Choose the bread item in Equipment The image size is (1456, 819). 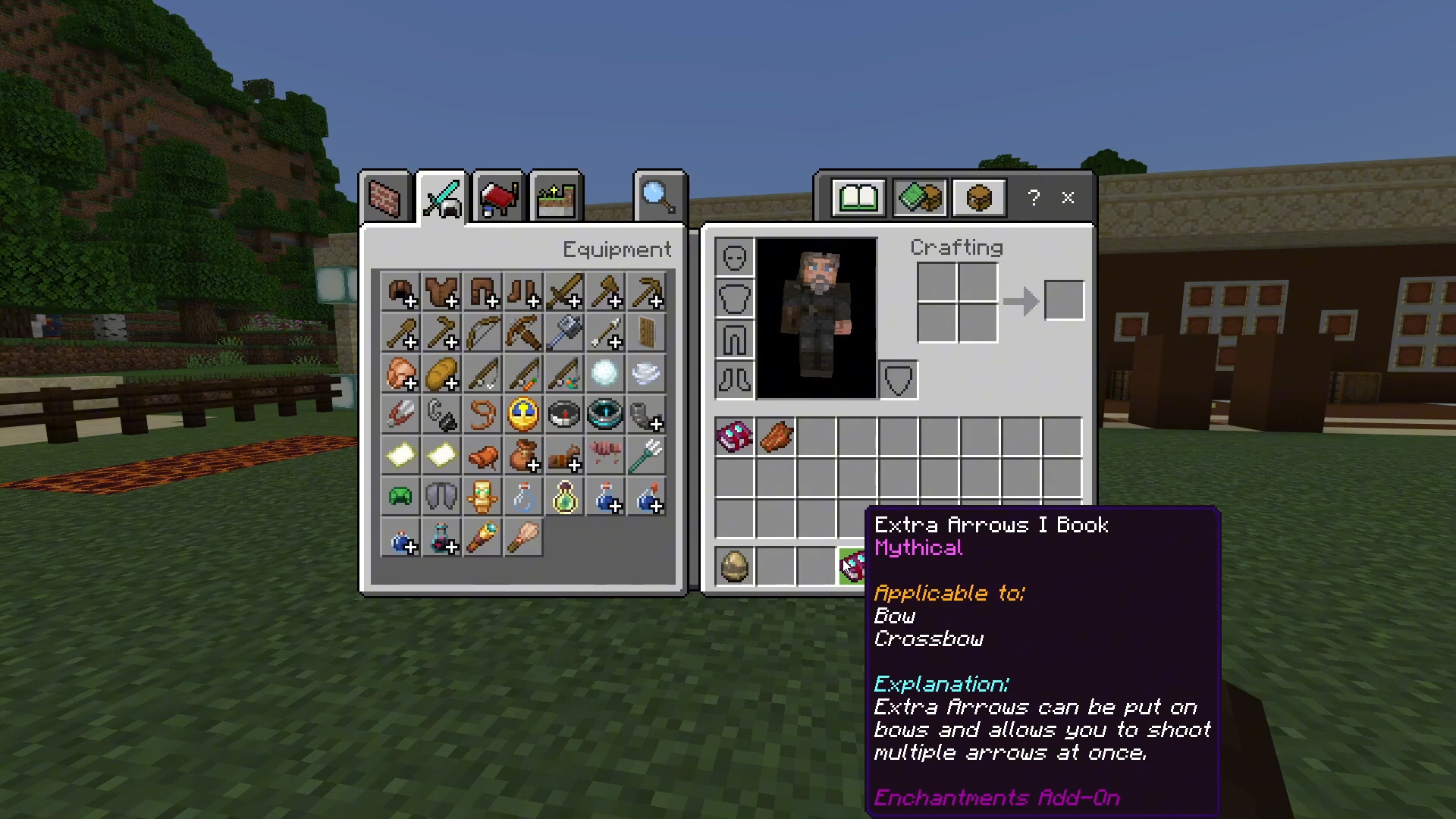pyautogui.click(x=441, y=374)
